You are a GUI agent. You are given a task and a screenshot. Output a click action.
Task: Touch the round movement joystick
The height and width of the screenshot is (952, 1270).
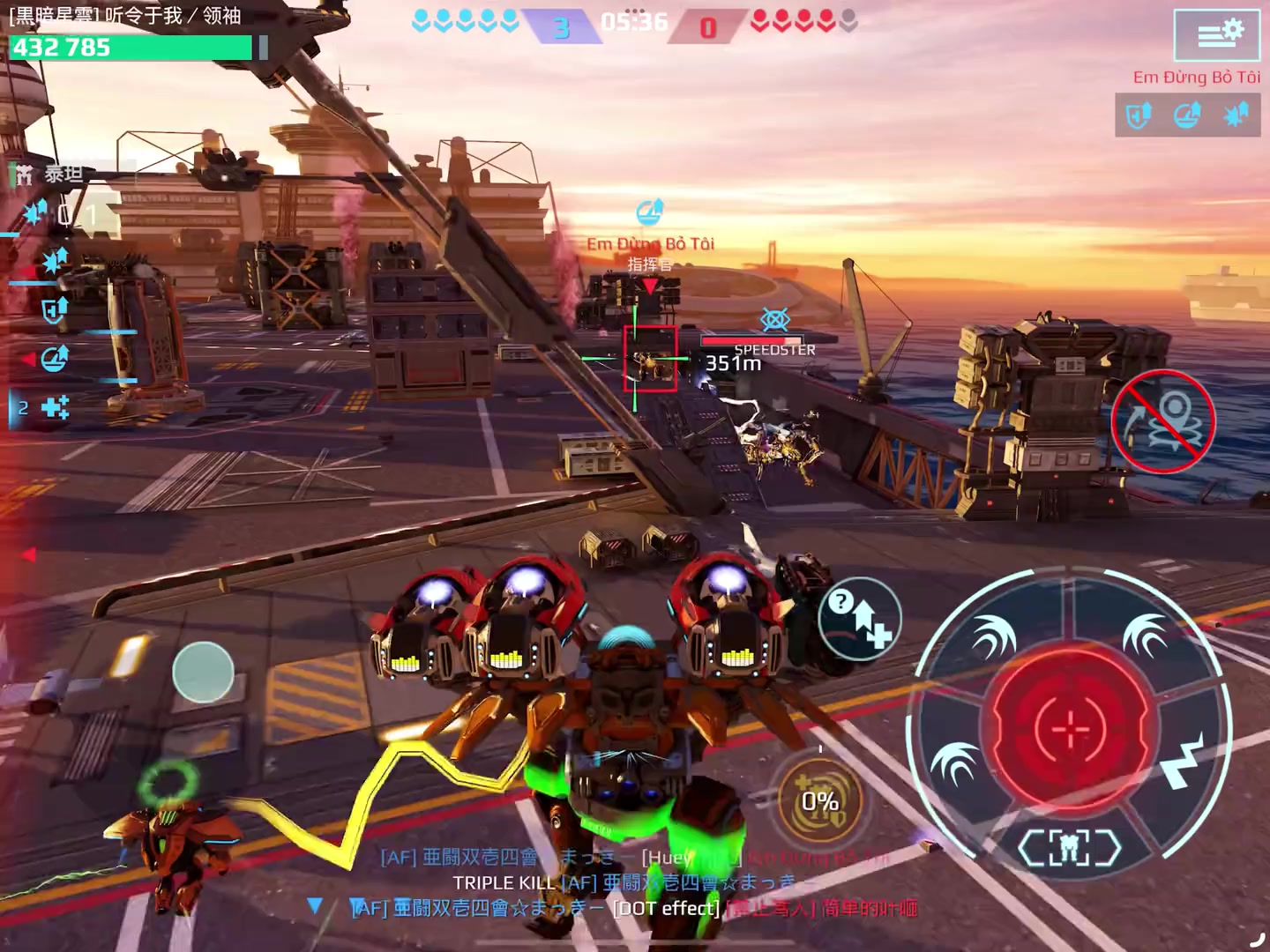click(x=203, y=672)
